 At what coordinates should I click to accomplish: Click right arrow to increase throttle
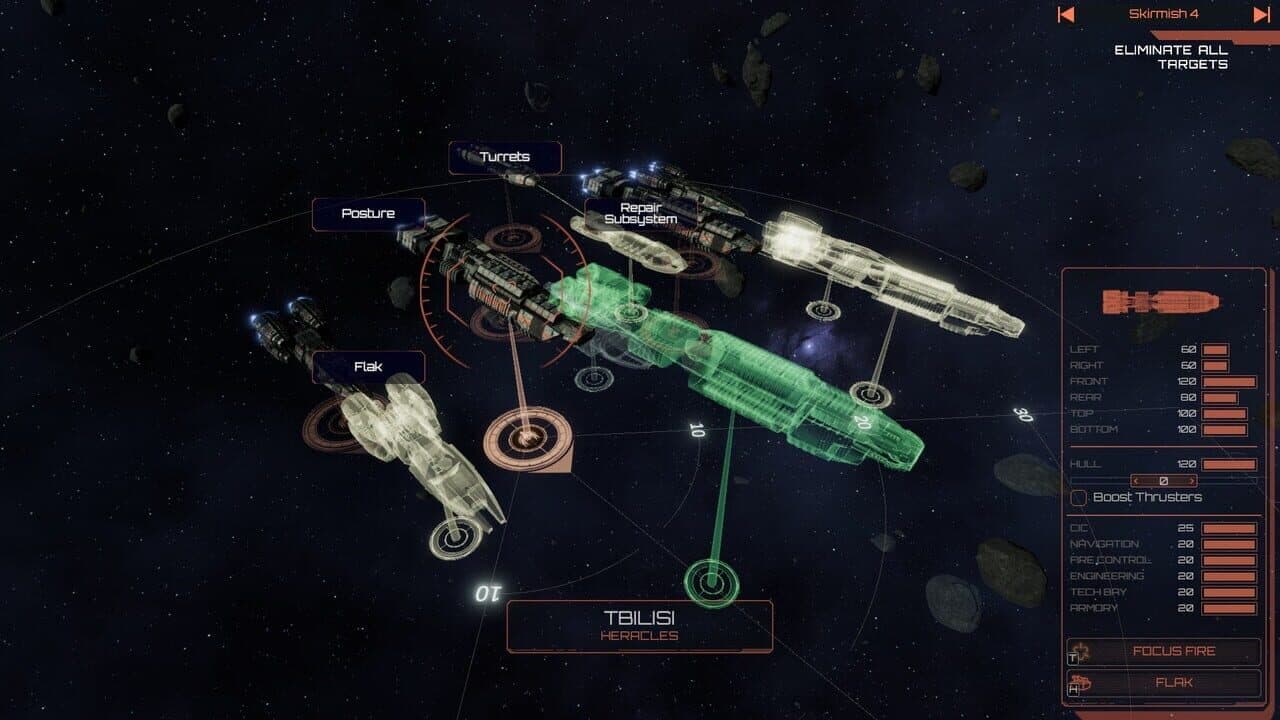click(1194, 481)
